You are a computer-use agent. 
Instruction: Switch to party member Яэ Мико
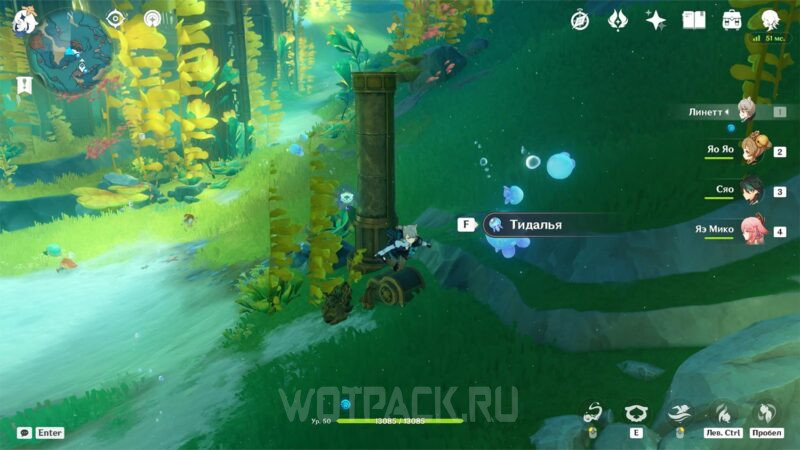[x=755, y=231]
